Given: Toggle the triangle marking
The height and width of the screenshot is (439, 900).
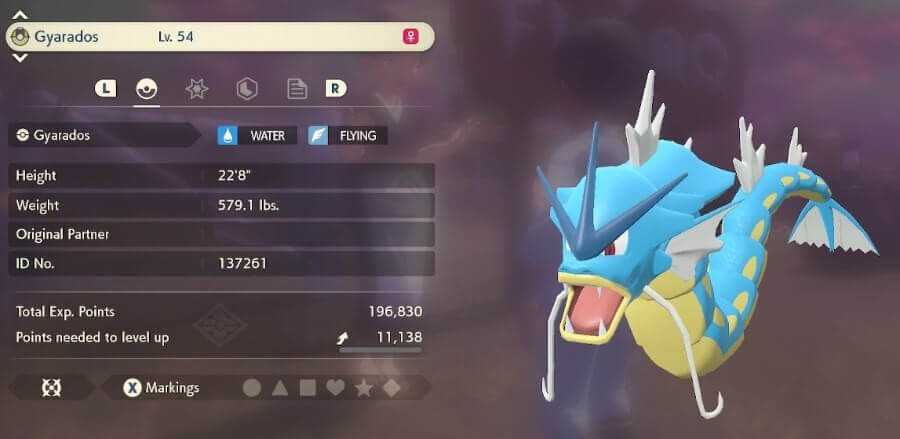Looking at the screenshot, I should pyautogui.click(x=280, y=387).
